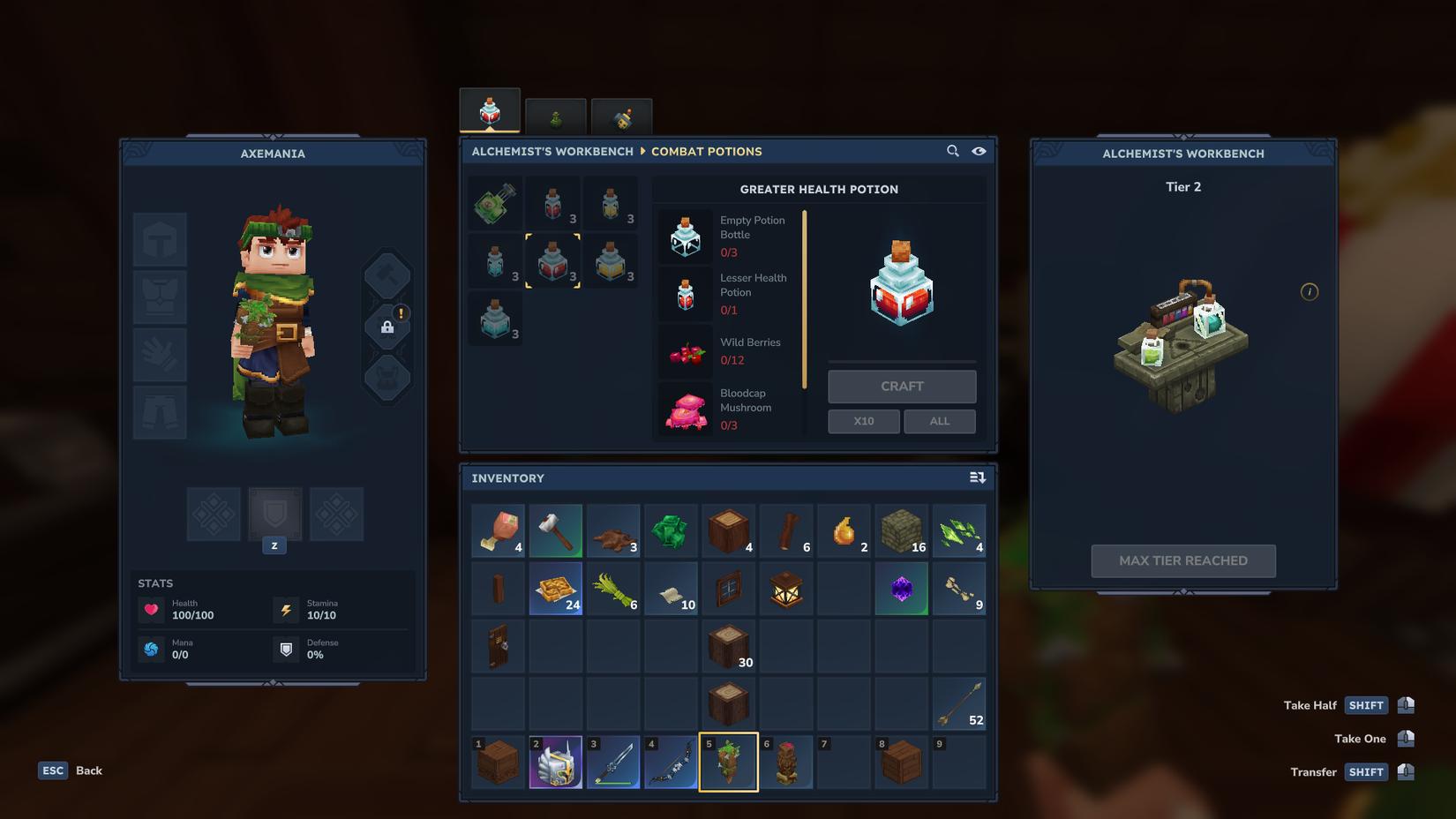Click the exclamation notification badge

coord(402,312)
